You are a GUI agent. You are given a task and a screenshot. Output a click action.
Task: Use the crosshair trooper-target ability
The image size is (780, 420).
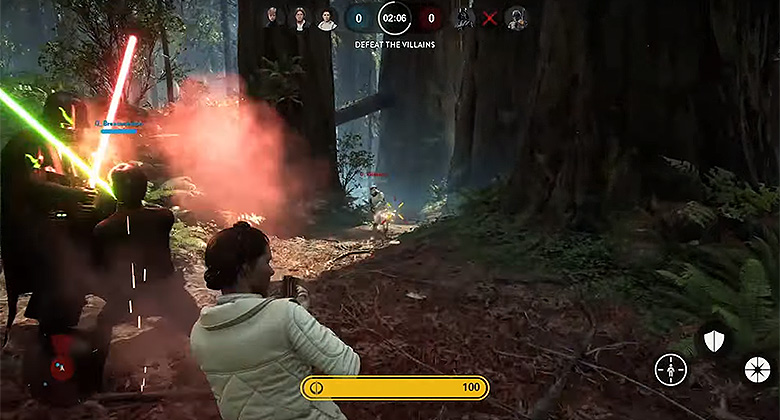(670, 370)
